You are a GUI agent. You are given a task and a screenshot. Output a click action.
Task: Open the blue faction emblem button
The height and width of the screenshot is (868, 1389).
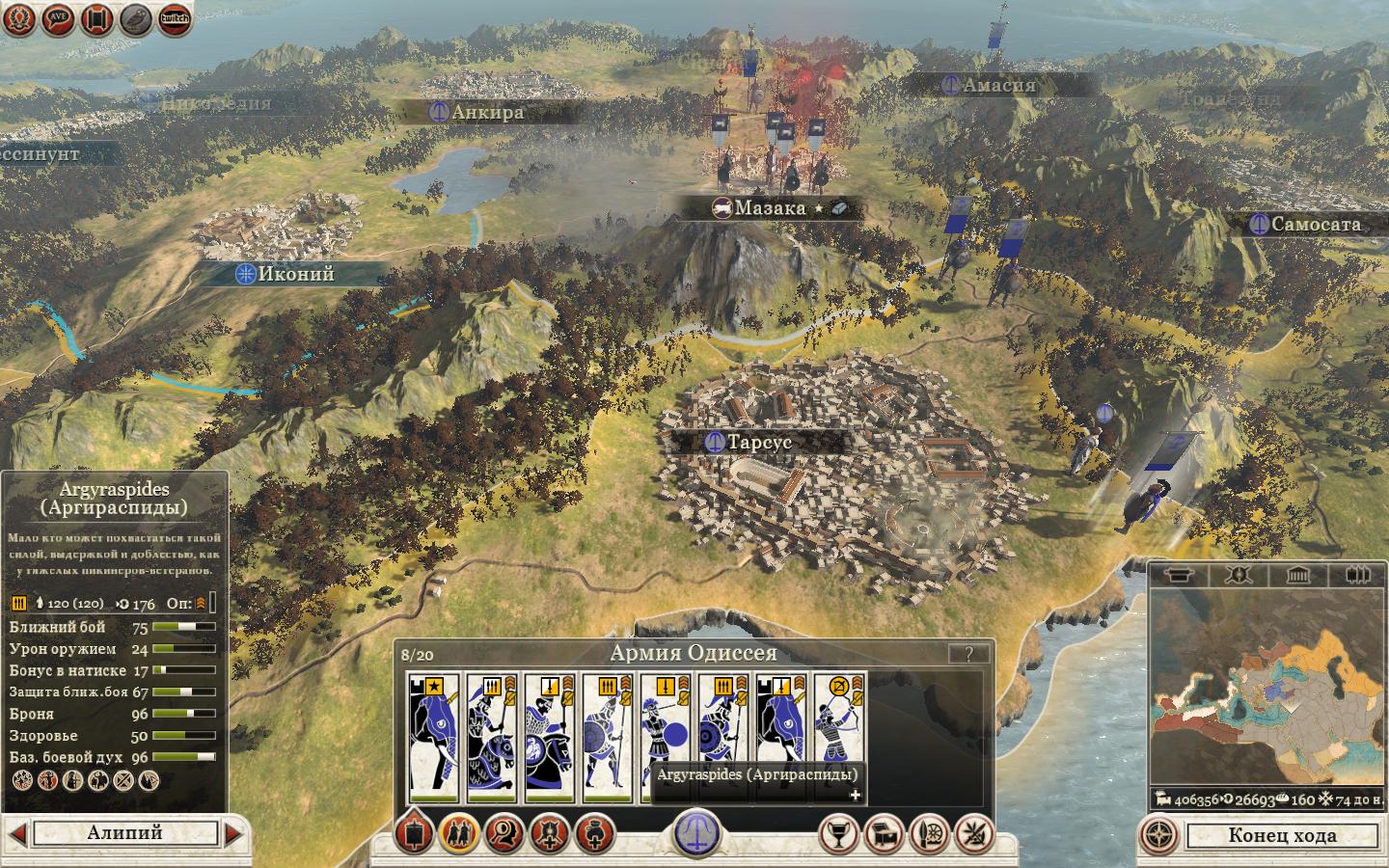click(696, 831)
